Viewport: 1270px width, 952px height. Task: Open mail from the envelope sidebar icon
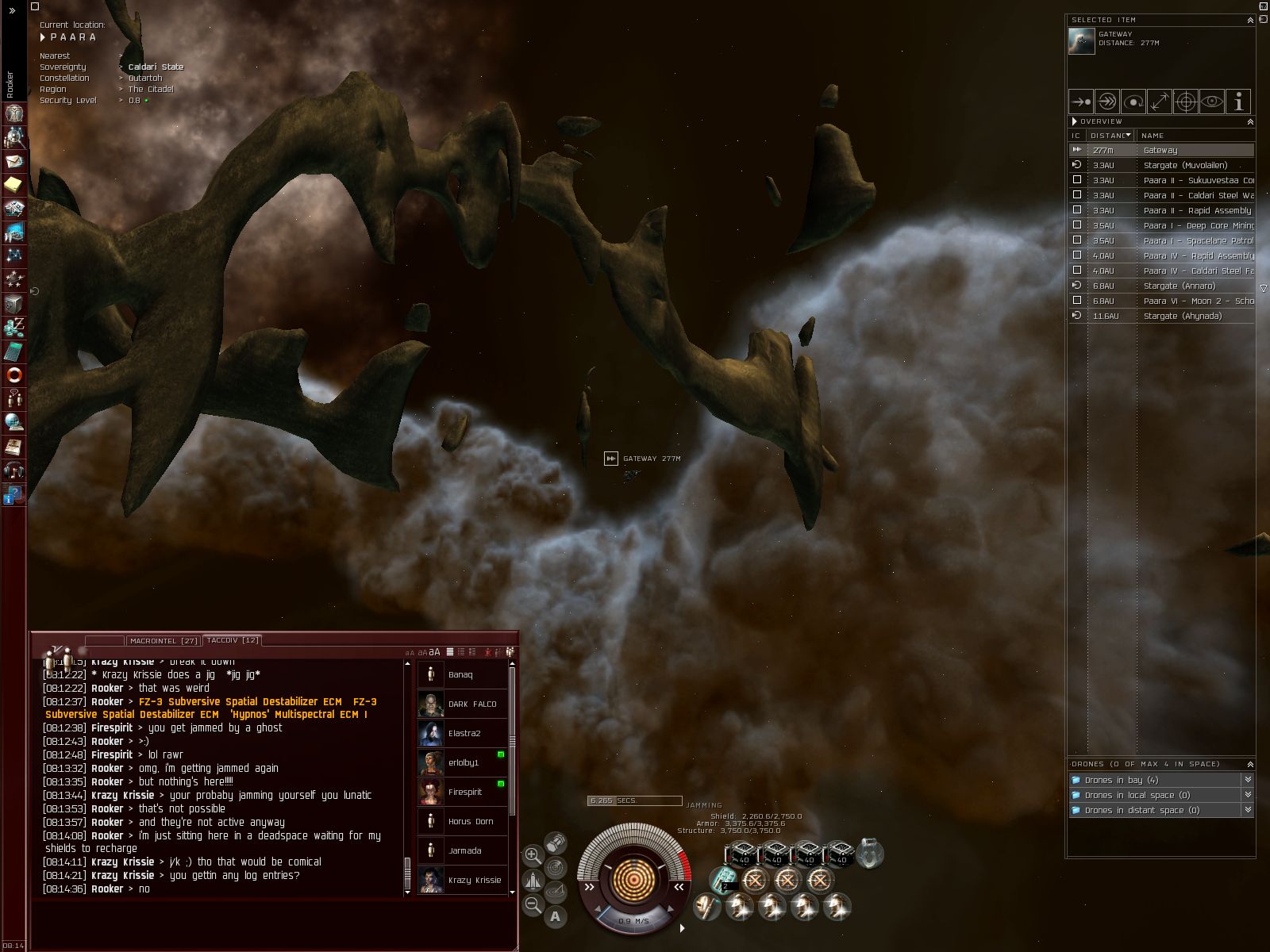tap(13, 161)
